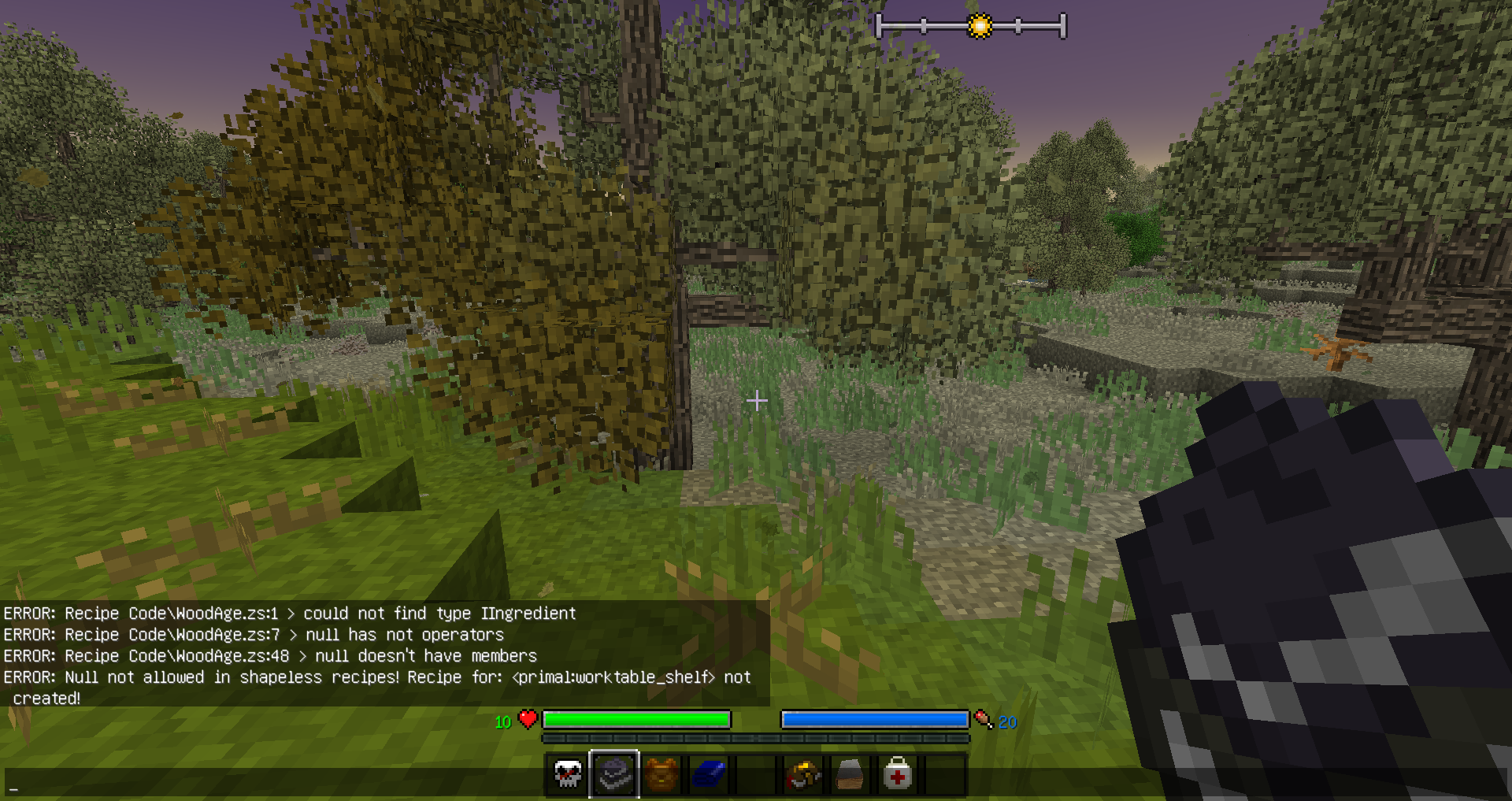Click the drumstick icon beside the stamina bar
Viewport: 1512px width, 801px height.
[x=982, y=719]
